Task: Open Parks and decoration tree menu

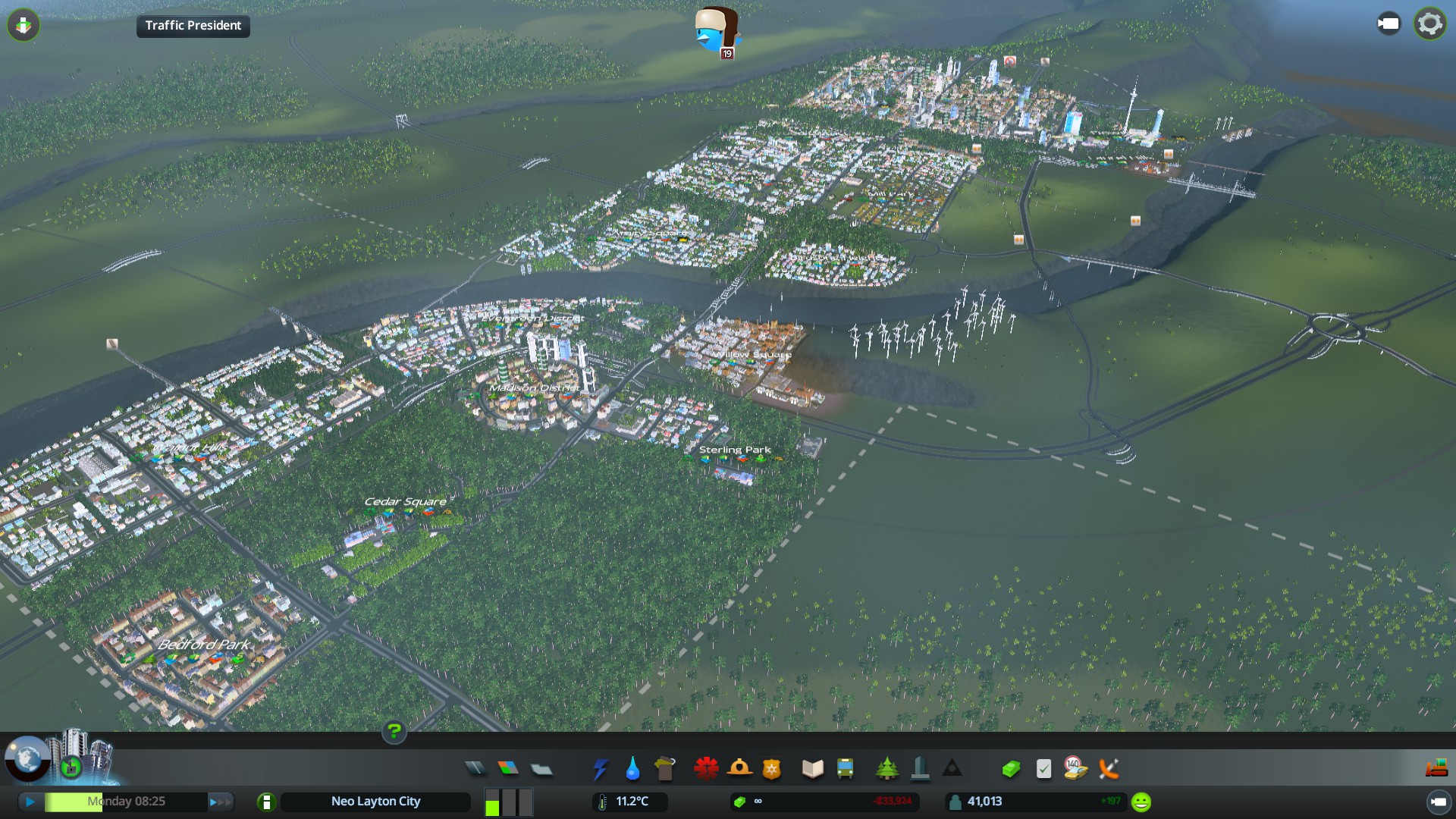Action: (x=886, y=769)
